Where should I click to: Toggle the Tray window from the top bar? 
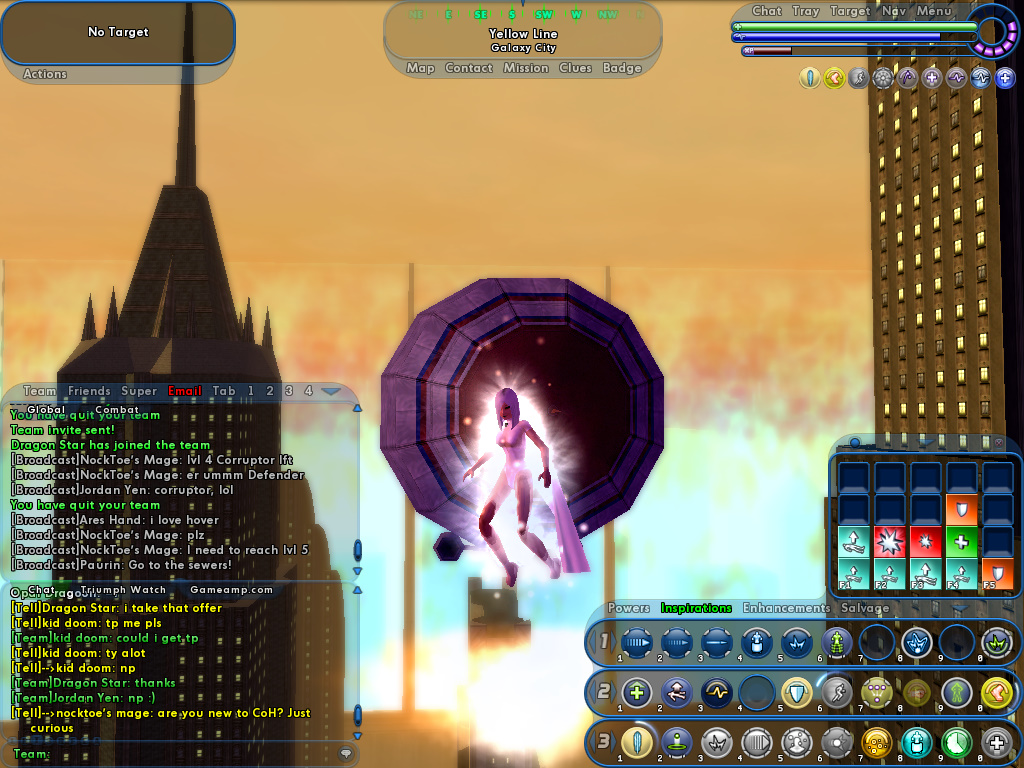tap(806, 11)
